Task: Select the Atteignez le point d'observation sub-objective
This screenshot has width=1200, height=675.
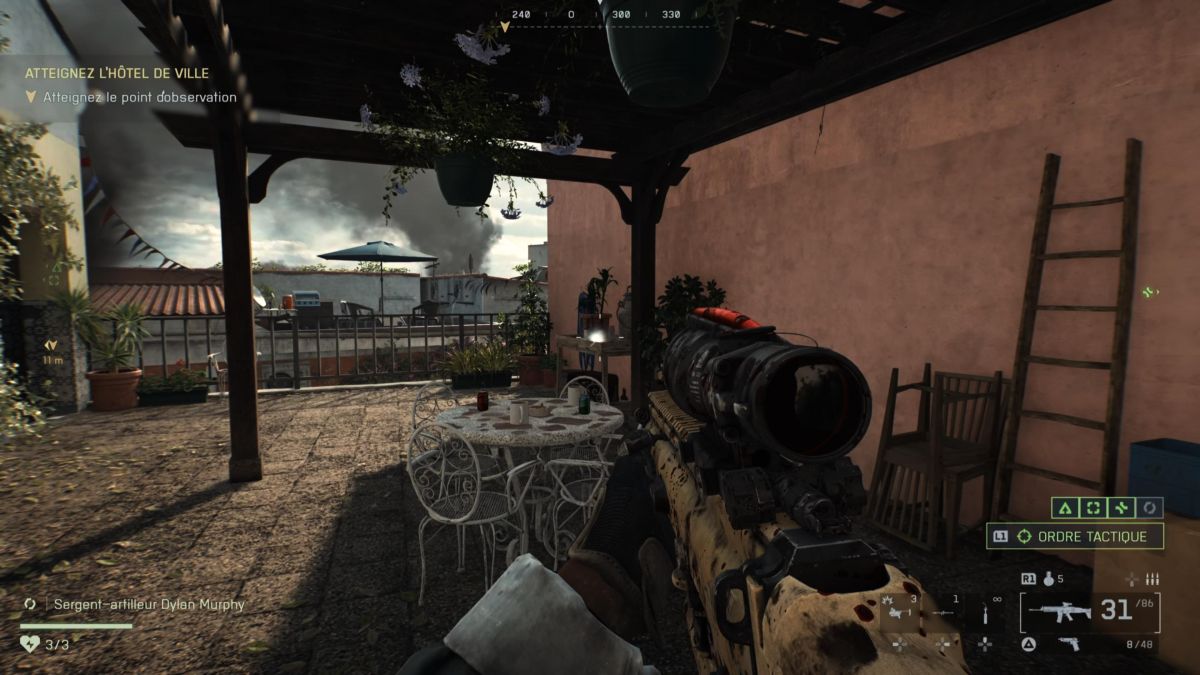Action: (x=139, y=97)
